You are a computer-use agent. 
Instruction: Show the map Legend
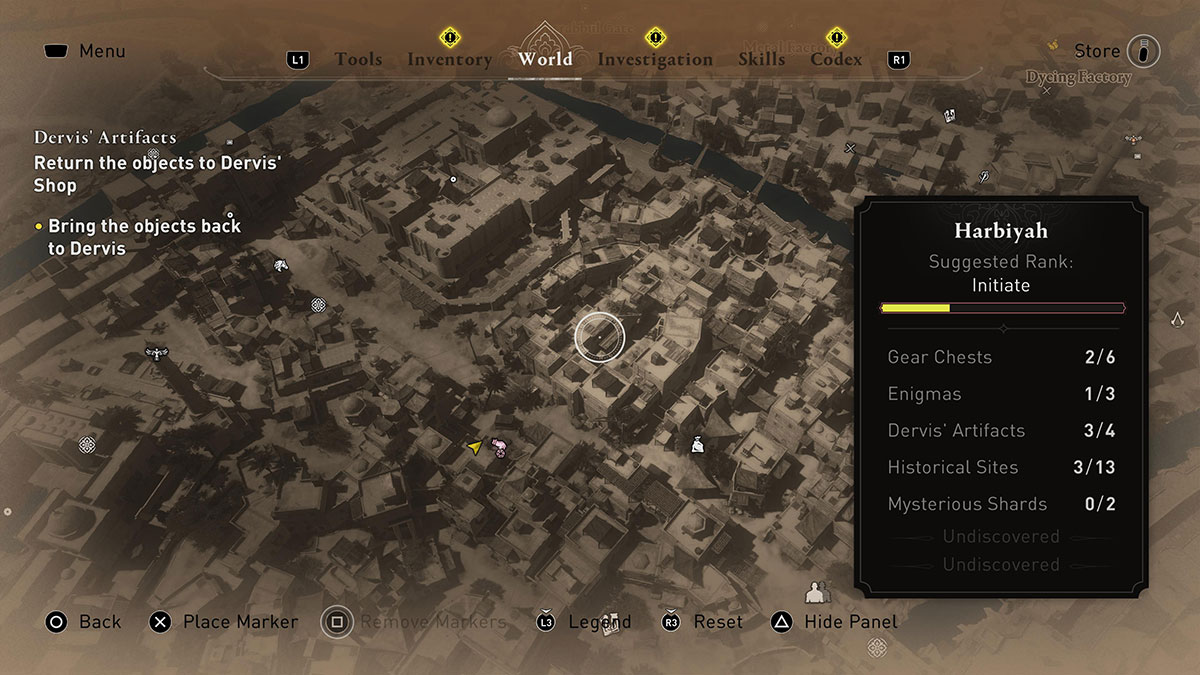[599, 622]
